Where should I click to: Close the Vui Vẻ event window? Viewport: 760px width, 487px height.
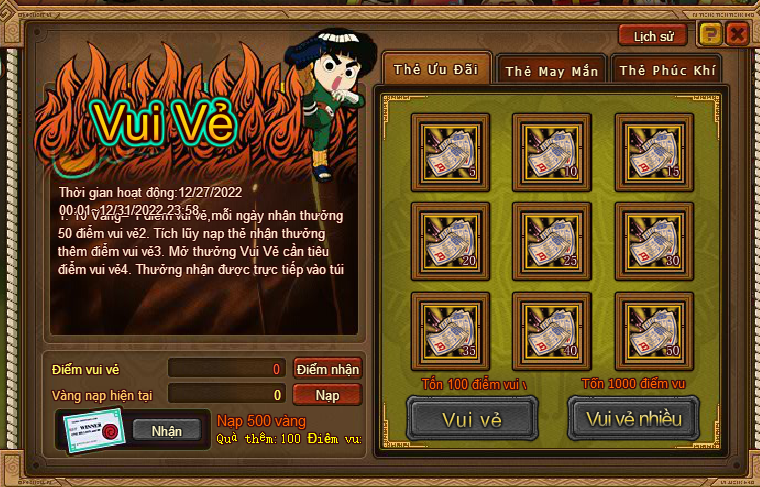(x=737, y=35)
